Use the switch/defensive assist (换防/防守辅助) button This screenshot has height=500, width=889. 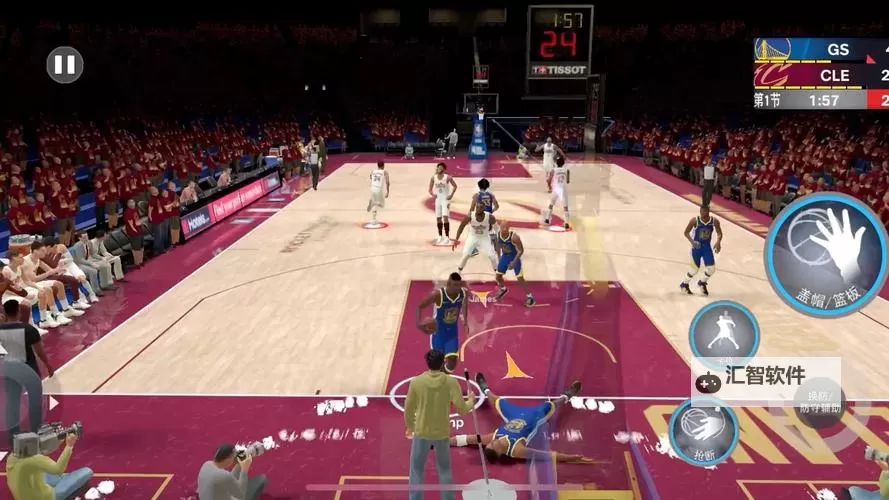click(x=819, y=403)
